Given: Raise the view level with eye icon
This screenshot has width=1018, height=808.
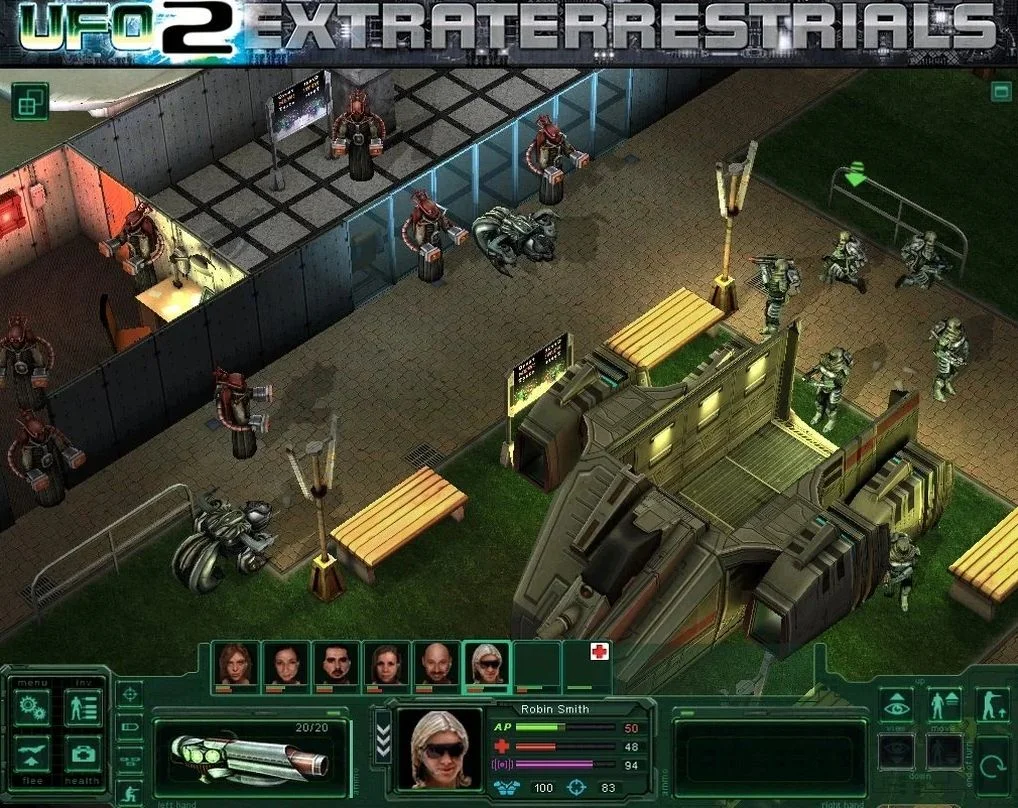Looking at the screenshot, I should (x=896, y=706).
